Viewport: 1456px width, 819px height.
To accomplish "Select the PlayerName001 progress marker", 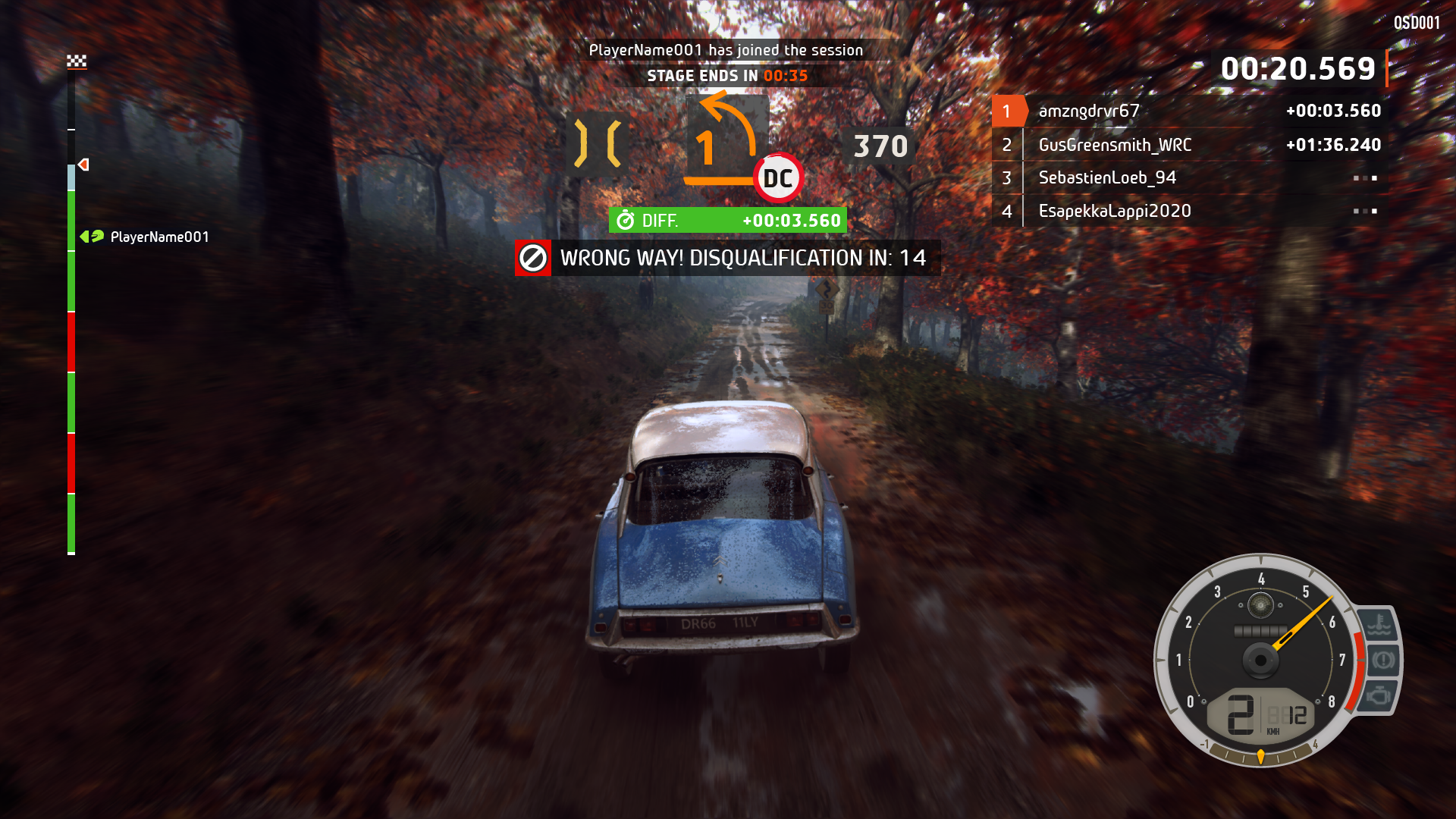I will click(x=93, y=237).
